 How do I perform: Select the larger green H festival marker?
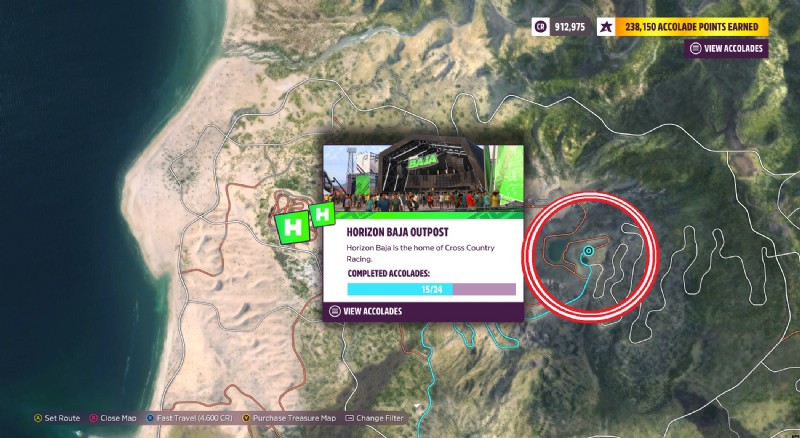(293, 227)
